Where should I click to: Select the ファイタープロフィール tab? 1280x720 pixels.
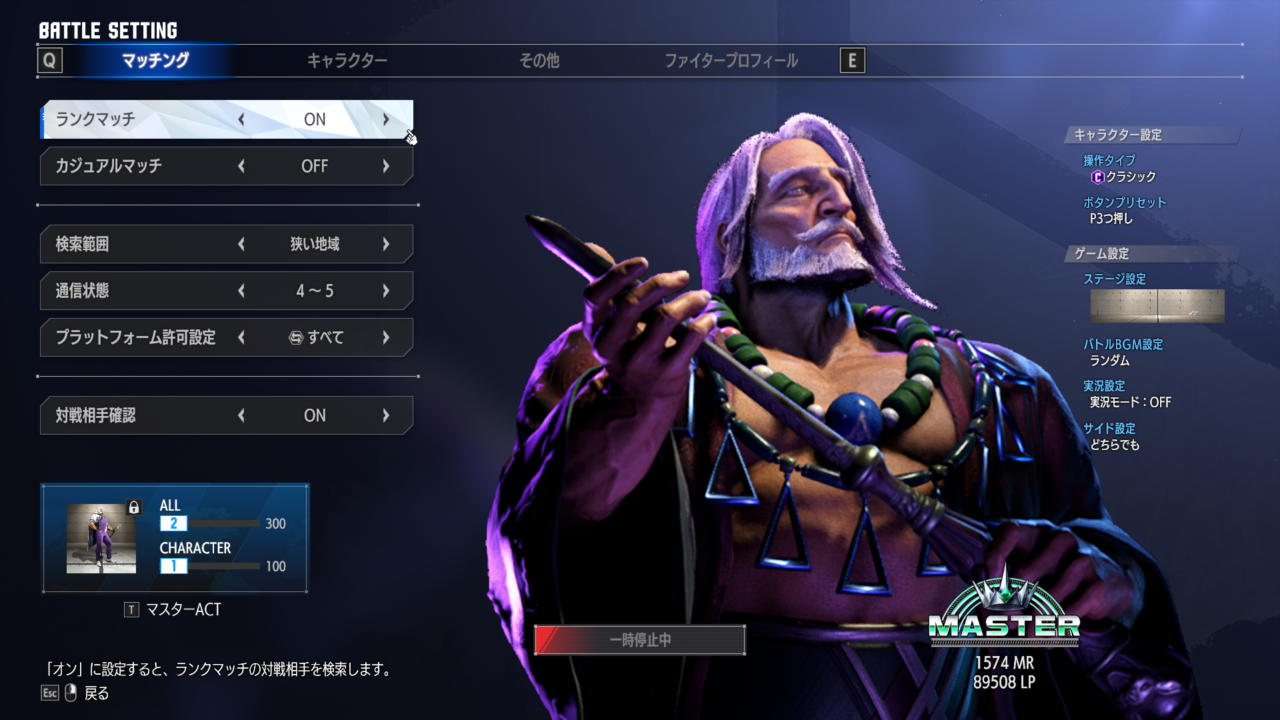coord(731,61)
